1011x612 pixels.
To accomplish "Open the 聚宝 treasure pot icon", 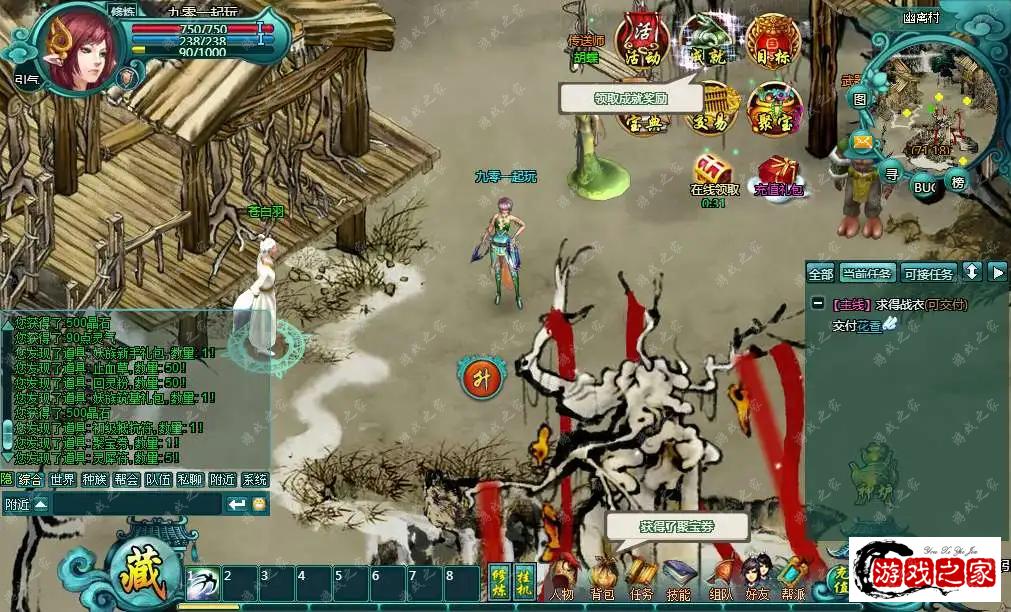I will point(774,108).
